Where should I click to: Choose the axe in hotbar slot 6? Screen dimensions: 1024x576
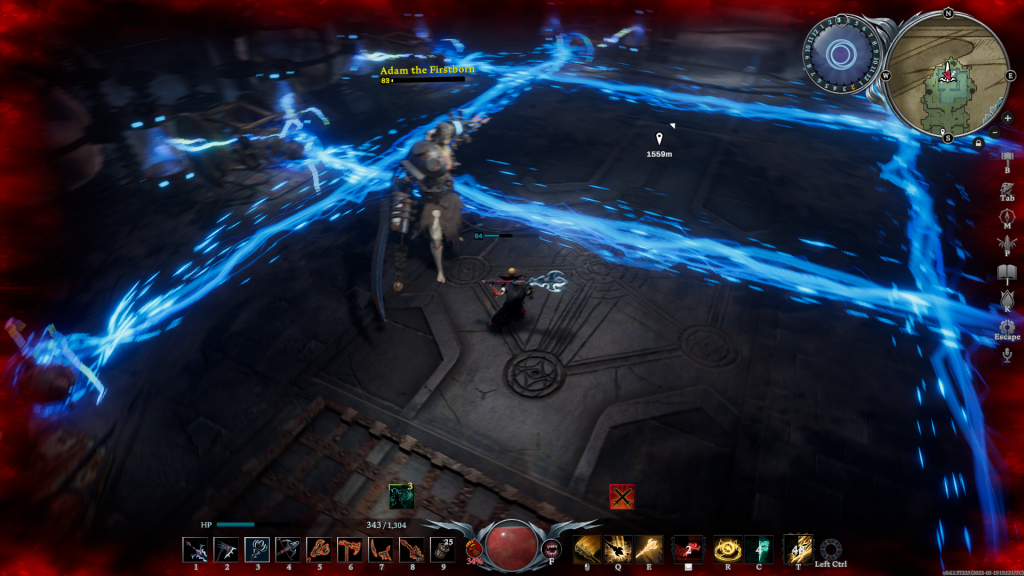coord(350,549)
